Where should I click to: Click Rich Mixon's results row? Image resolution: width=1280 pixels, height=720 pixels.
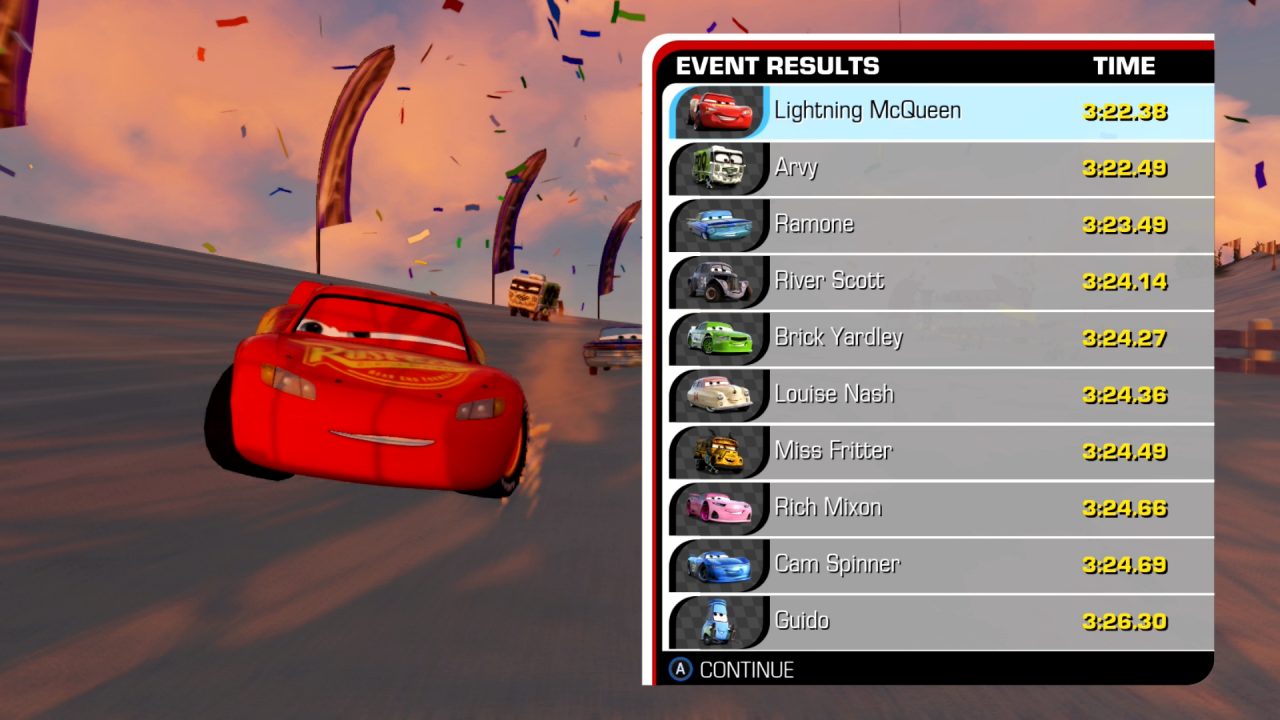(940, 507)
